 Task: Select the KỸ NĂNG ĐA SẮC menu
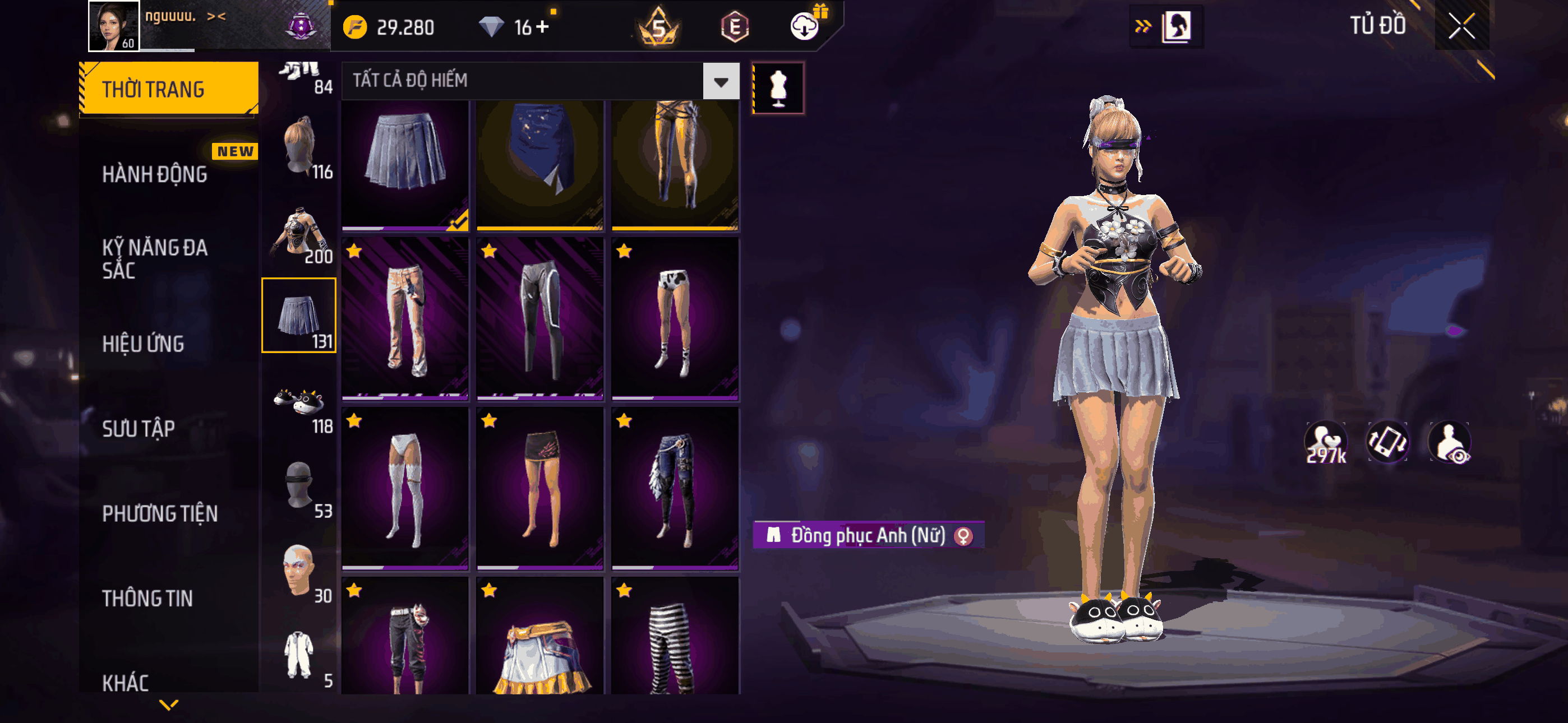click(x=155, y=258)
